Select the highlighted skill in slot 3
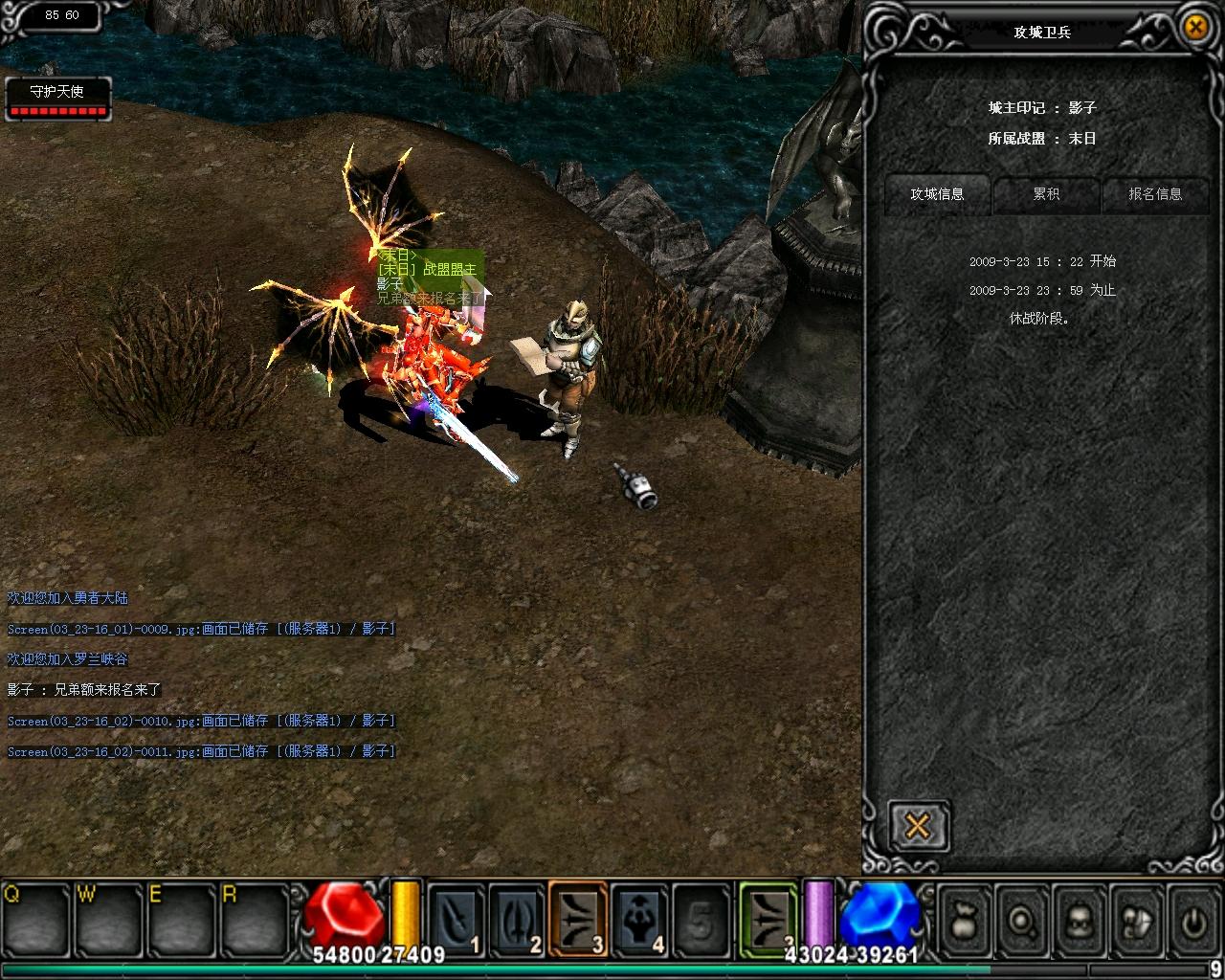This screenshot has height=980, width=1225. (578, 919)
